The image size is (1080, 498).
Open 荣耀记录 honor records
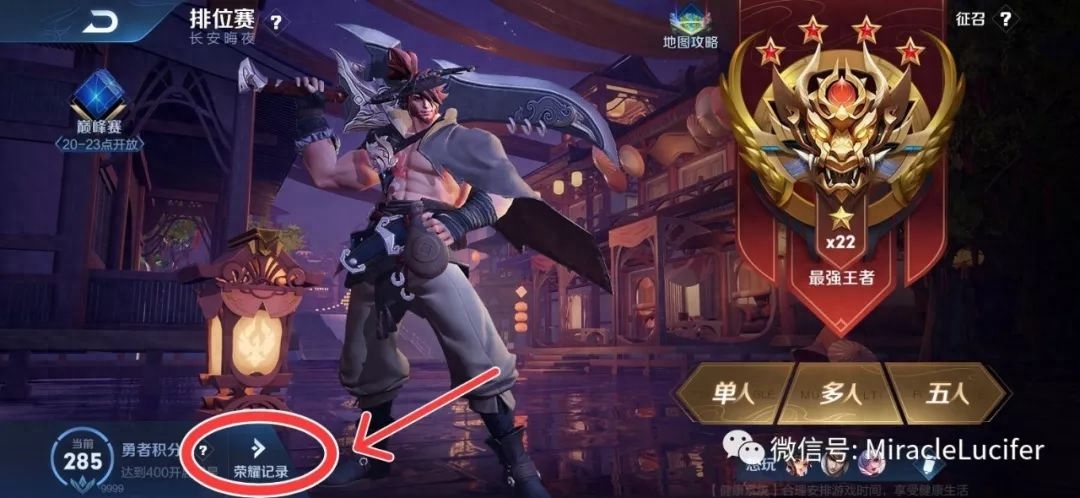(x=260, y=458)
